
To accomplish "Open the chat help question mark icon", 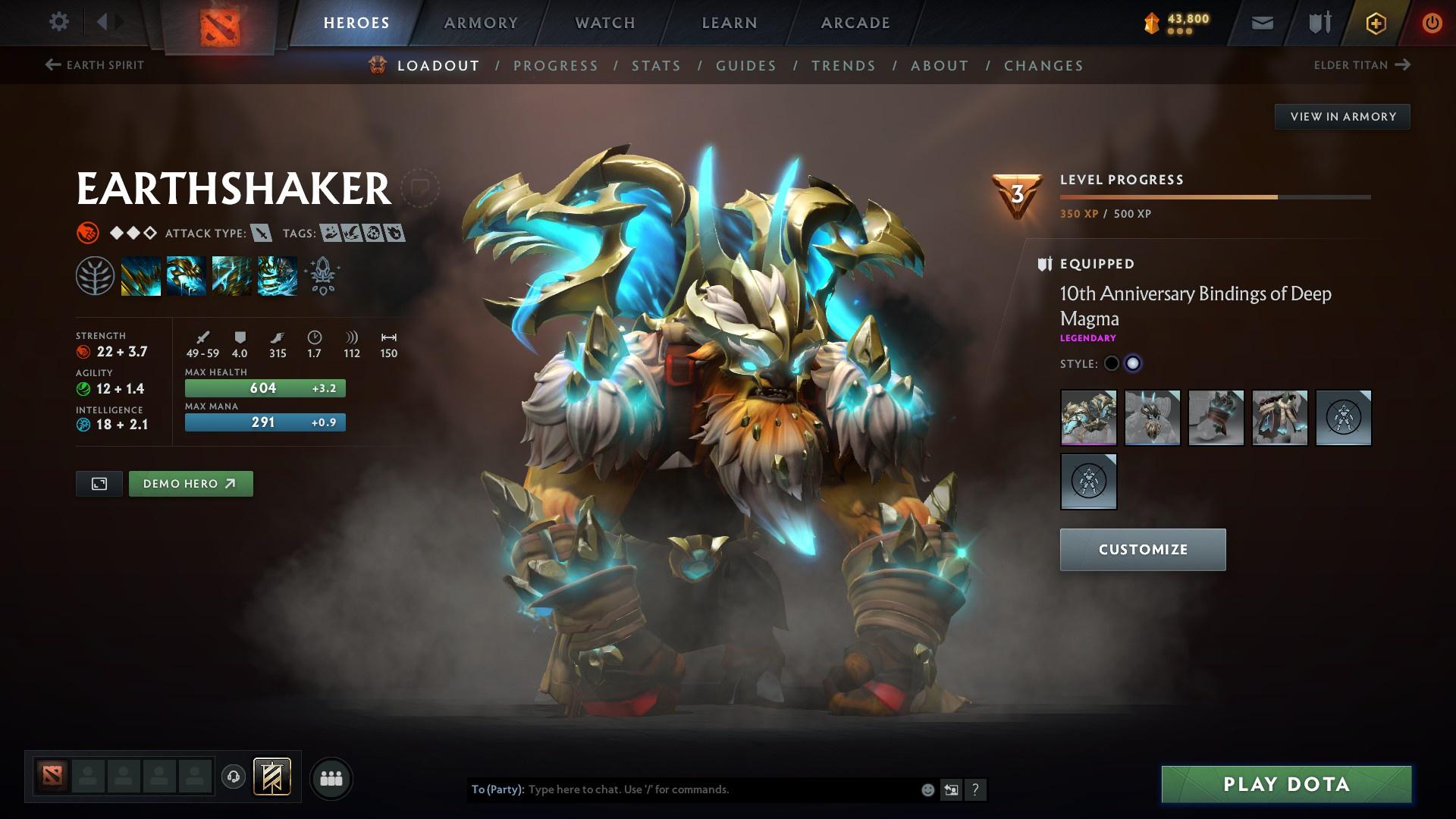I will tap(976, 789).
